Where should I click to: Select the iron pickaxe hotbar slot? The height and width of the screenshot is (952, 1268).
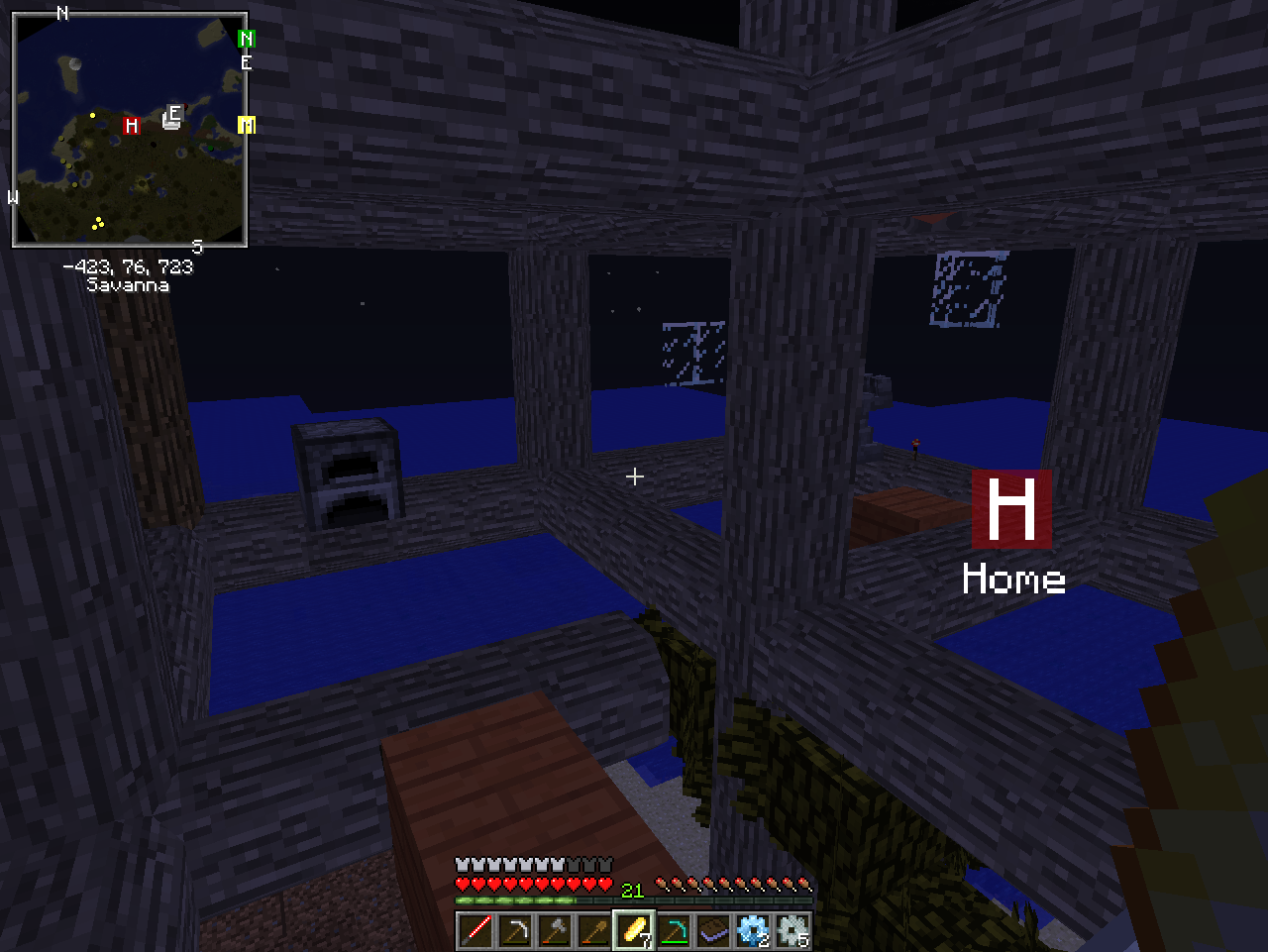click(x=515, y=931)
